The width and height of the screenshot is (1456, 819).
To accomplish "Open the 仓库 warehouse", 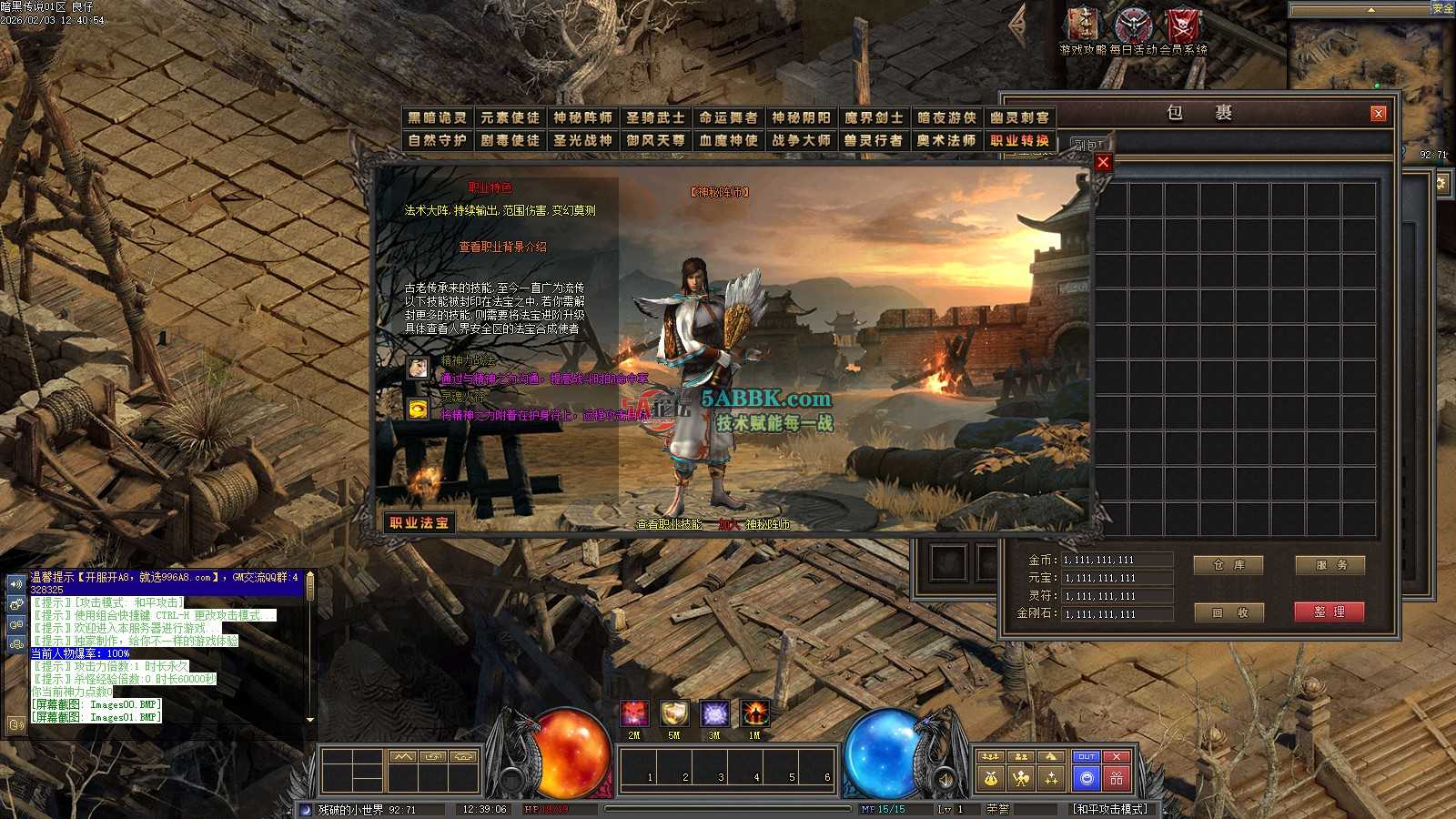I will (1228, 565).
